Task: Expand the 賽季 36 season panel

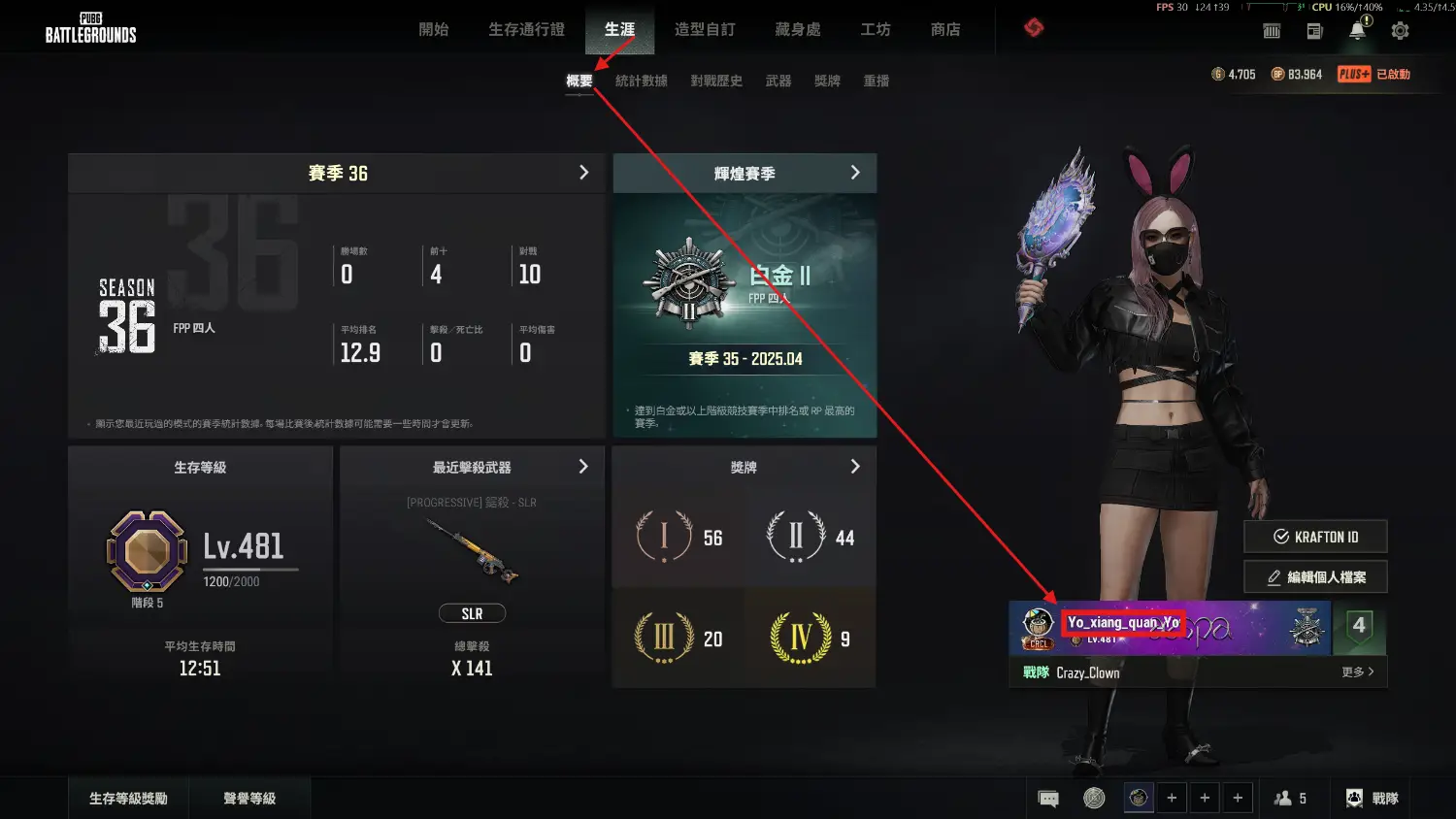Action: pyautogui.click(x=583, y=173)
